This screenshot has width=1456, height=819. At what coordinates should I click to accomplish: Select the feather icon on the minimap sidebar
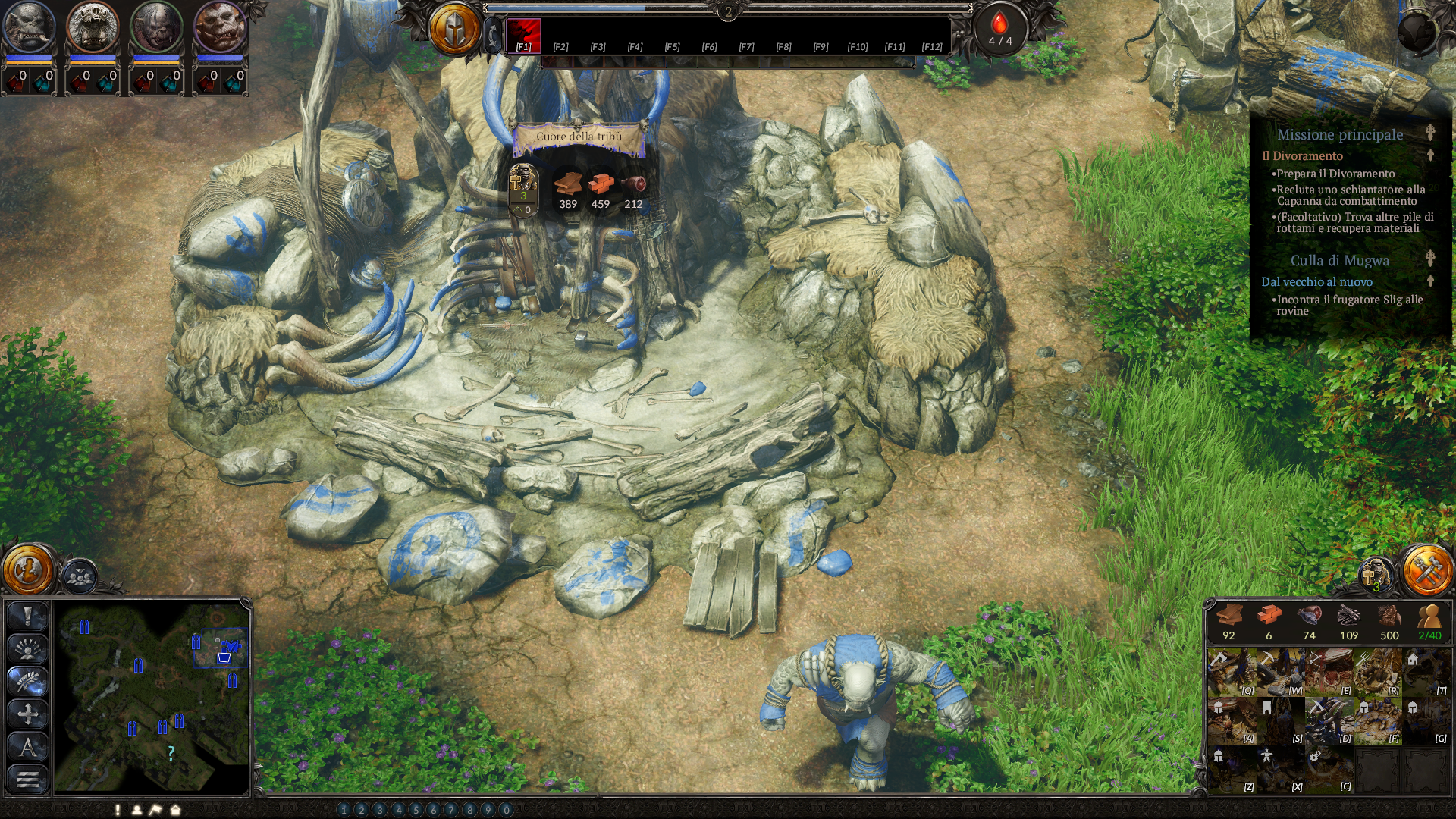[x=27, y=680]
